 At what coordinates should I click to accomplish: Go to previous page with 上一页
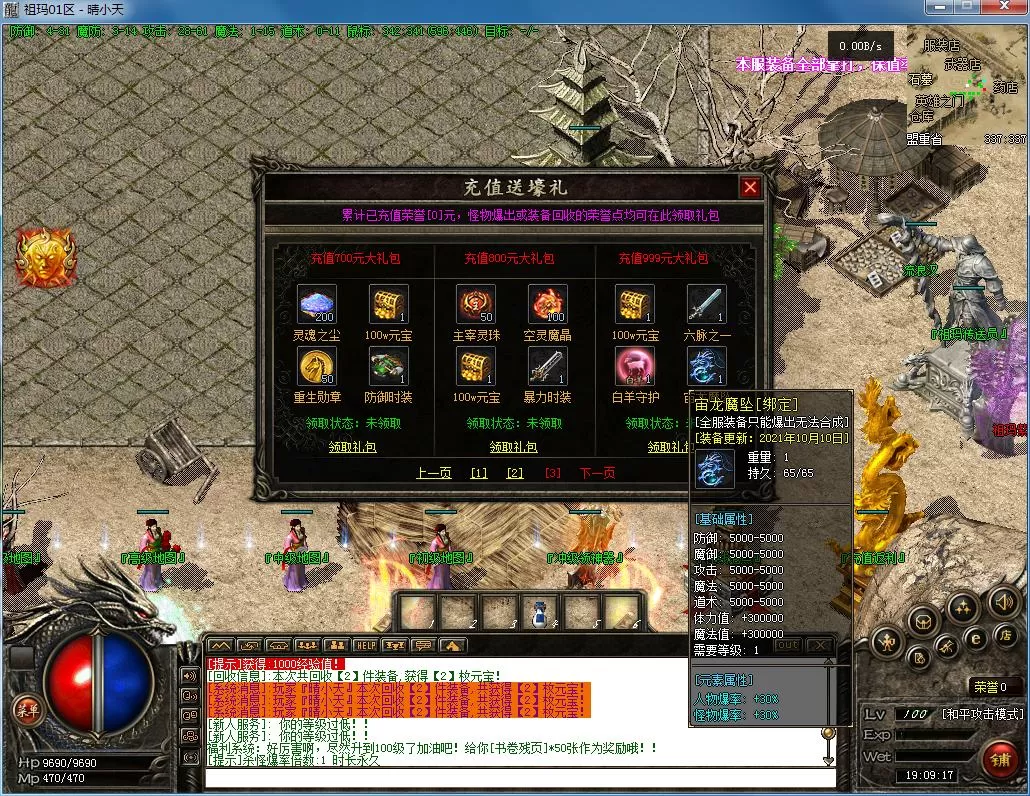point(435,473)
